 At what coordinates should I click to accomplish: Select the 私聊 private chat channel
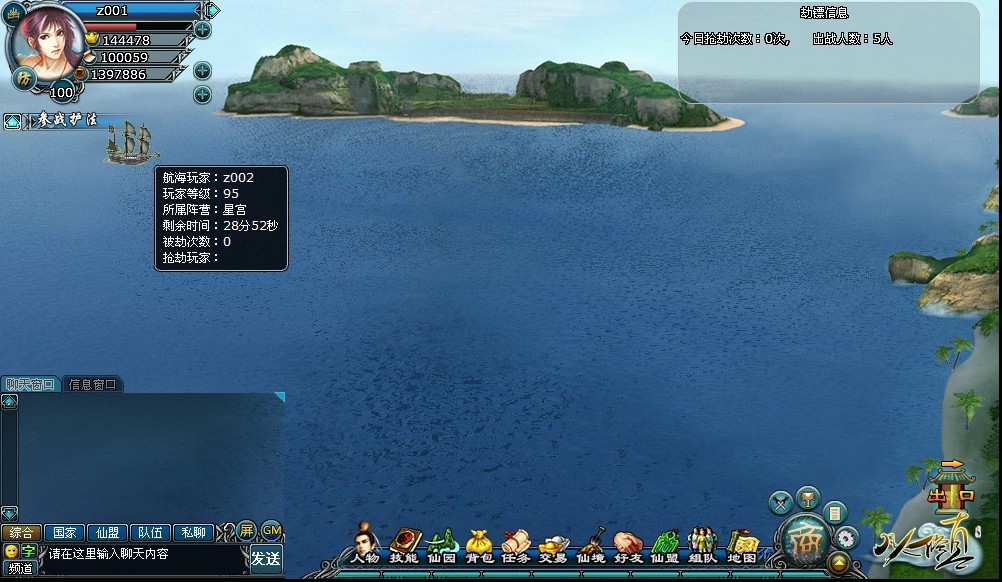click(x=194, y=532)
